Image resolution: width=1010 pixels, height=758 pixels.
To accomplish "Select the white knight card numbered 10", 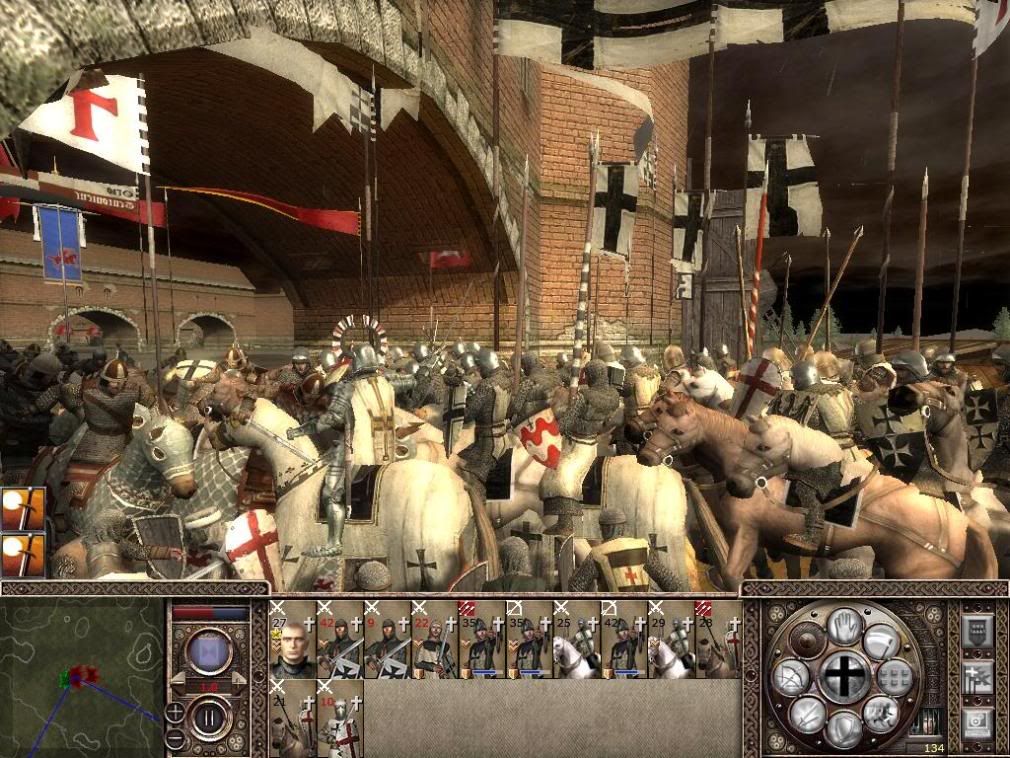I will [x=339, y=718].
